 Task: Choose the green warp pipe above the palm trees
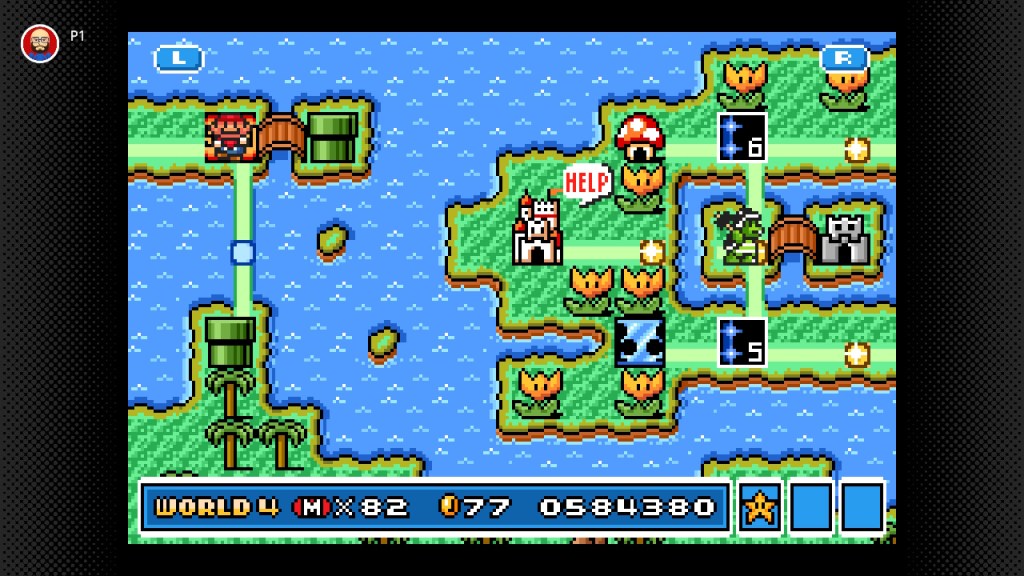(x=231, y=342)
